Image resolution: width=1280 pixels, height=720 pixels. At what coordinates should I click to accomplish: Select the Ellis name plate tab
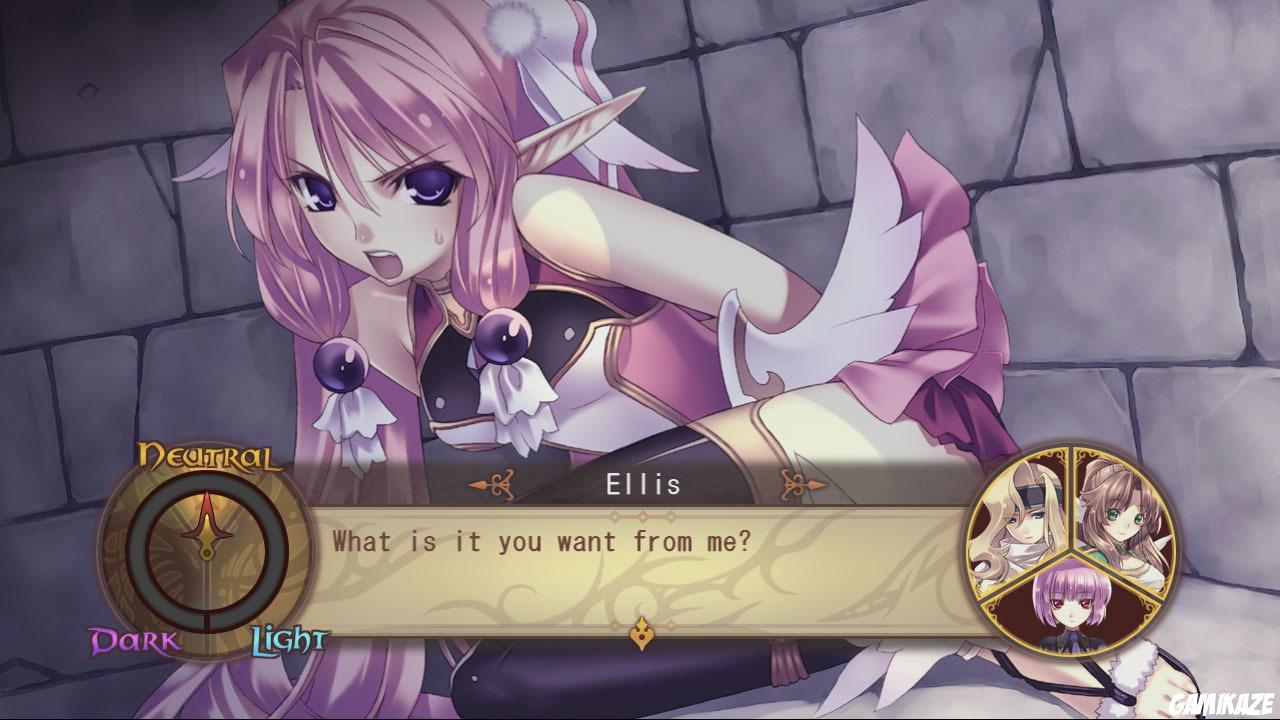point(643,483)
